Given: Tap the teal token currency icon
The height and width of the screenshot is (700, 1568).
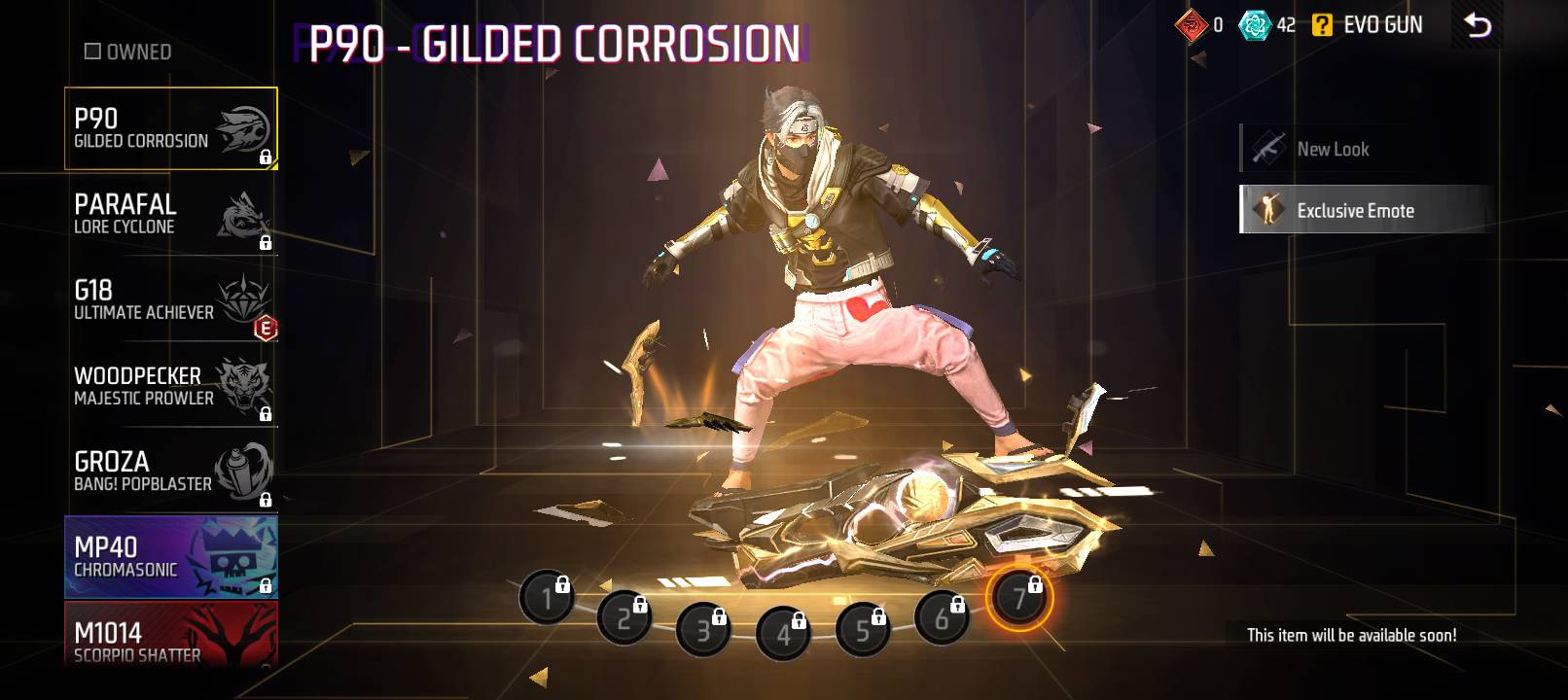Looking at the screenshot, I should click(1254, 25).
